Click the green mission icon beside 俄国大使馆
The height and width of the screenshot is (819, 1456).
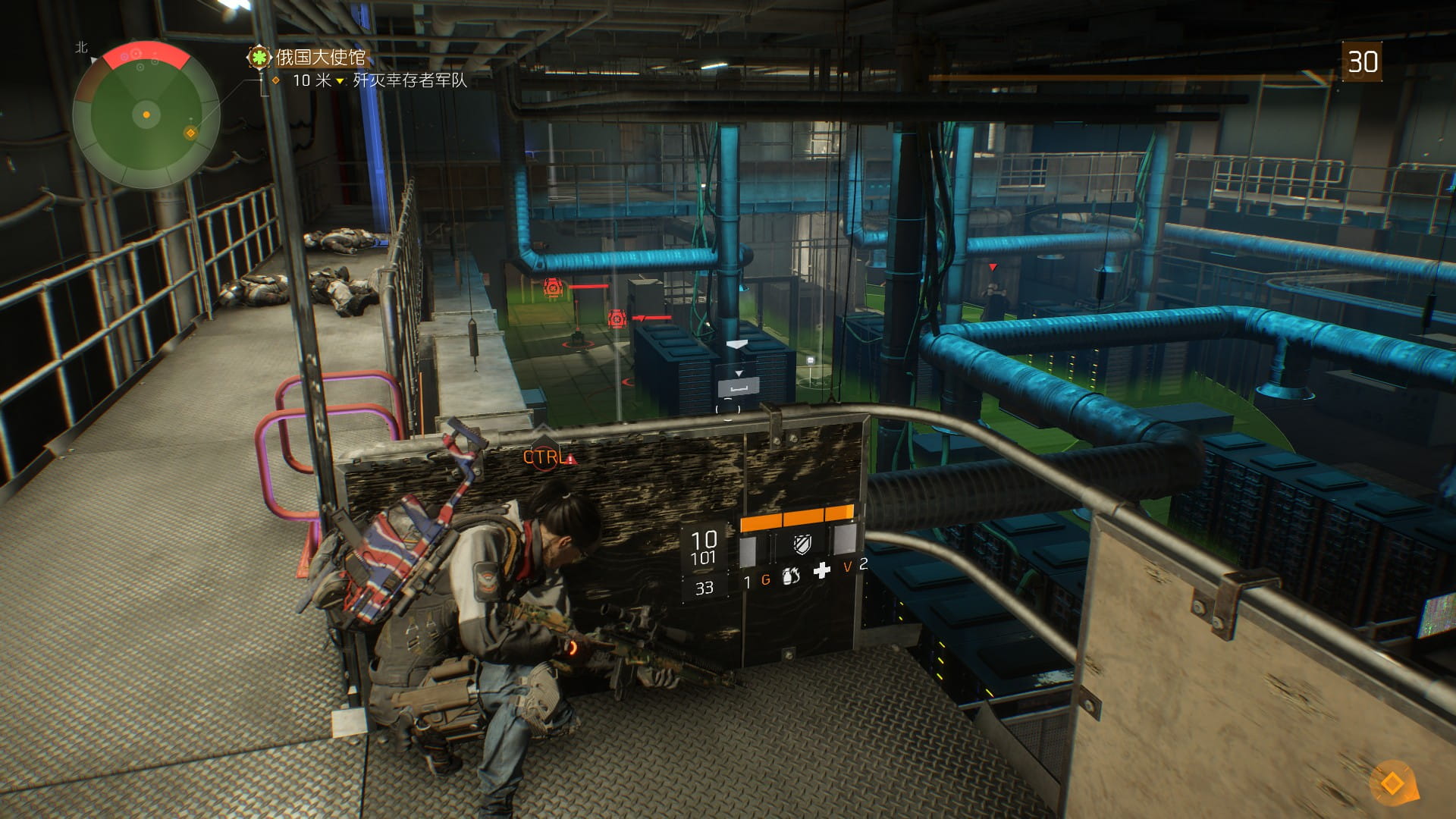click(259, 57)
